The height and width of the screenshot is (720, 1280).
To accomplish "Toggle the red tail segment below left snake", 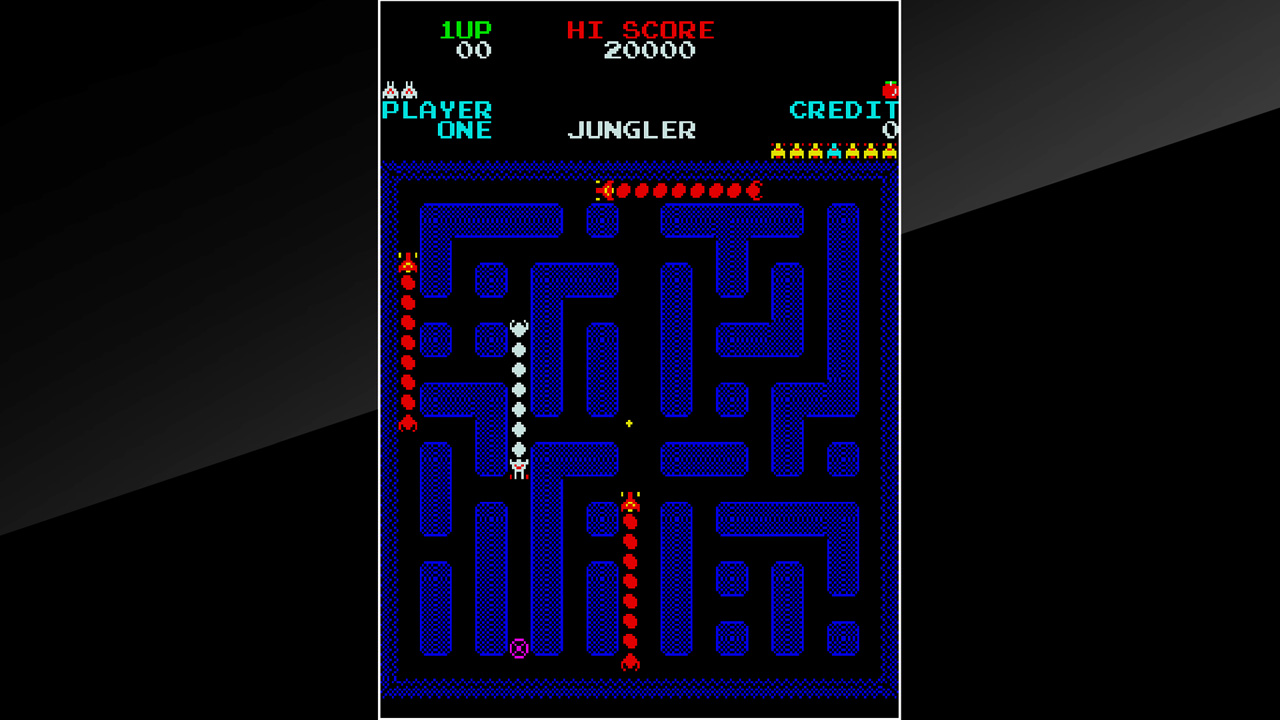I will 407,422.
